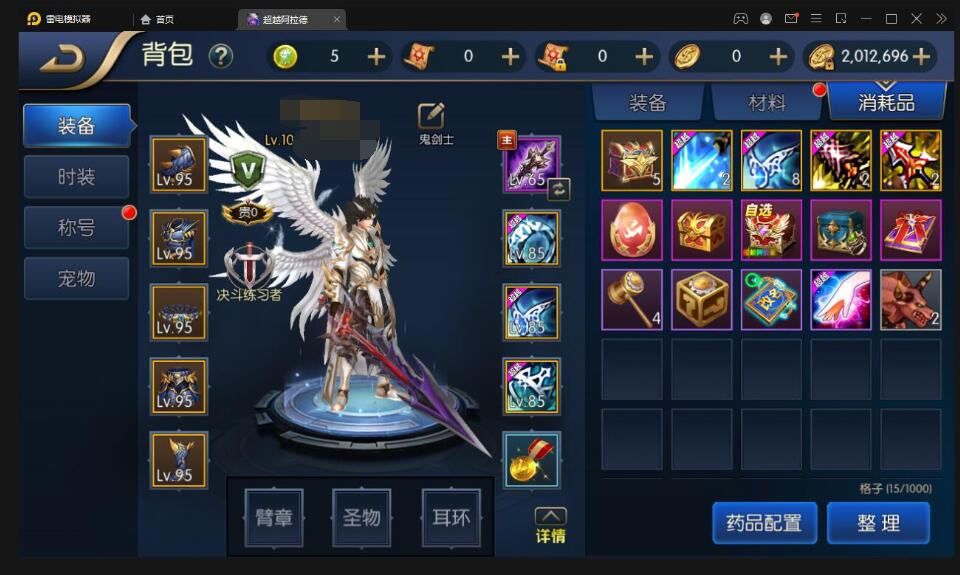Choose the 圣物 relic slot
This screenshot has width=960, height=575.
coord(362,518)
